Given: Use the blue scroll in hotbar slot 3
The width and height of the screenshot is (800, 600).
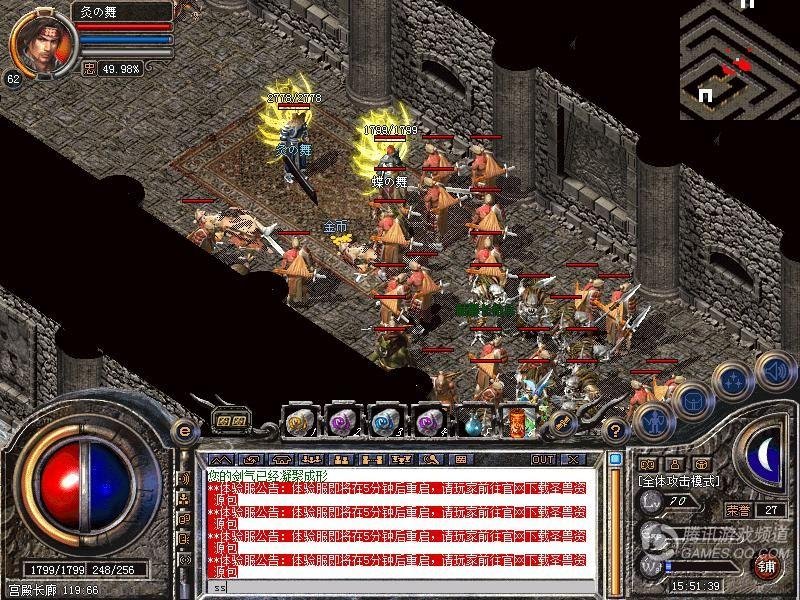Looking at the screenshot, I should coord(385,422).
